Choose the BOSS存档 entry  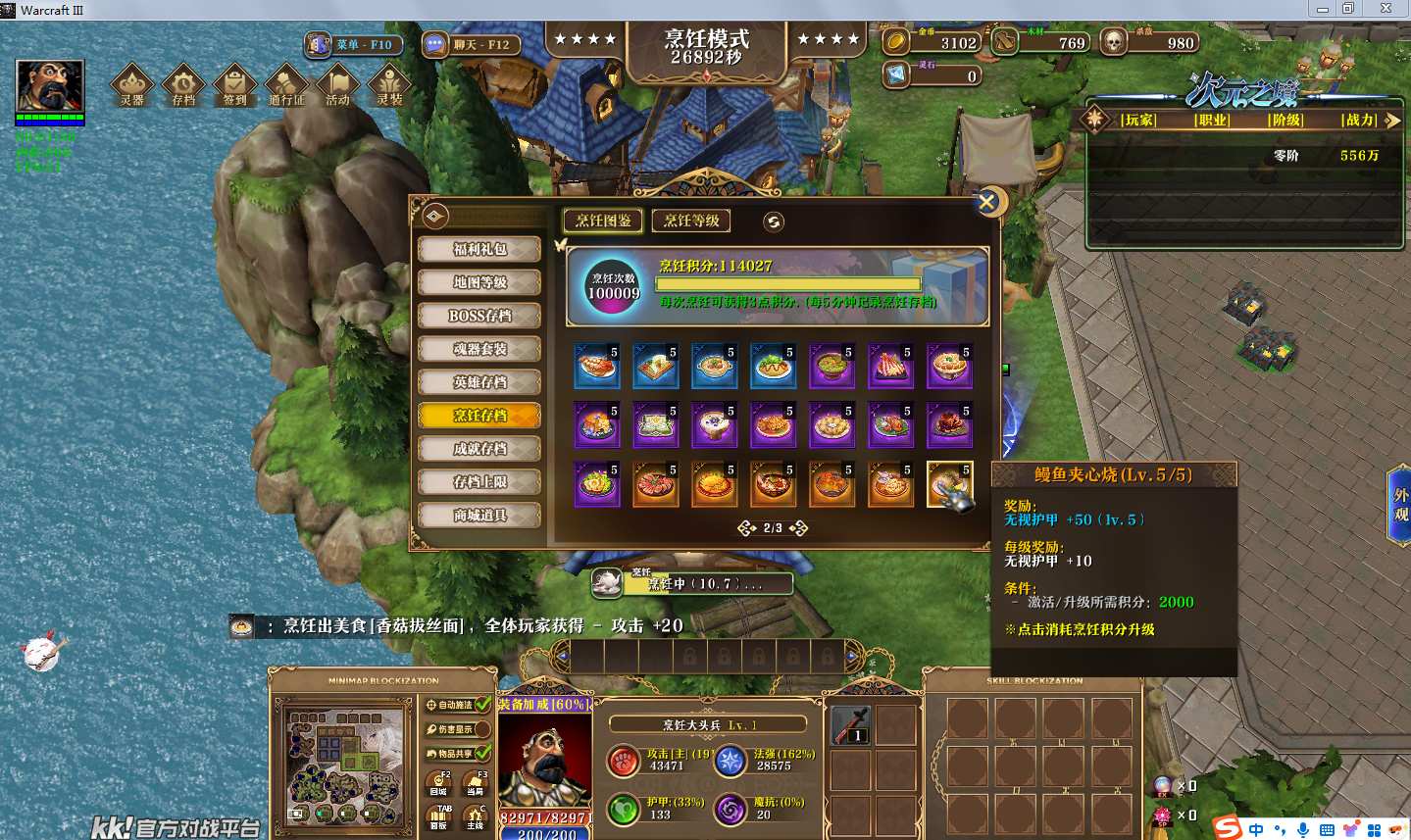pos(479,316)
